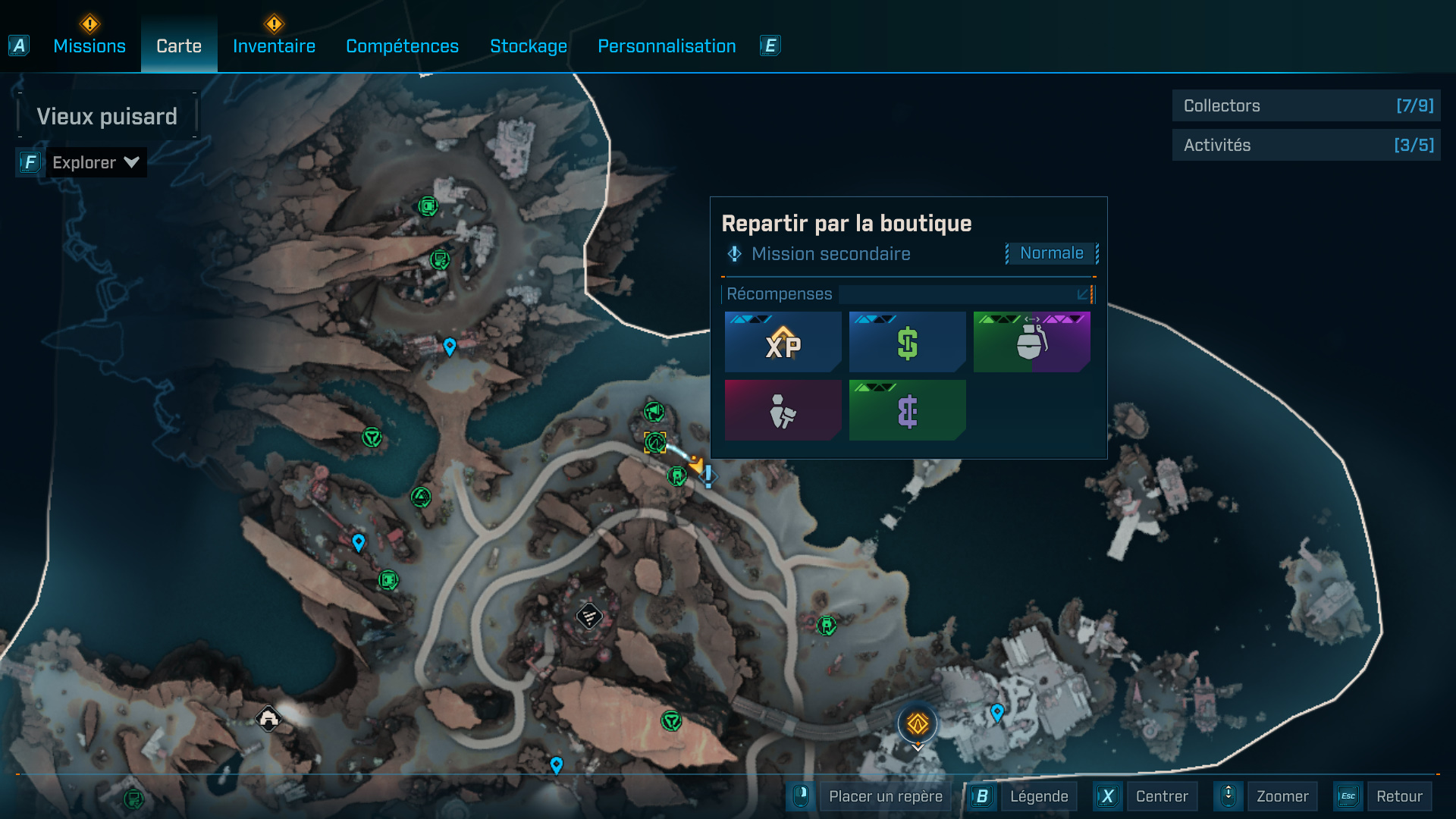The image size is (1456, 819).
Task: Select the grenade reward tile
Action: (1031, 343)
